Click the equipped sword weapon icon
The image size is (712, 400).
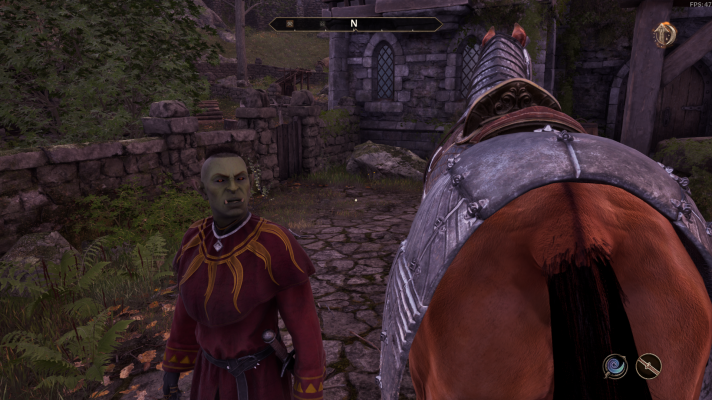click(x=649, y=367)
